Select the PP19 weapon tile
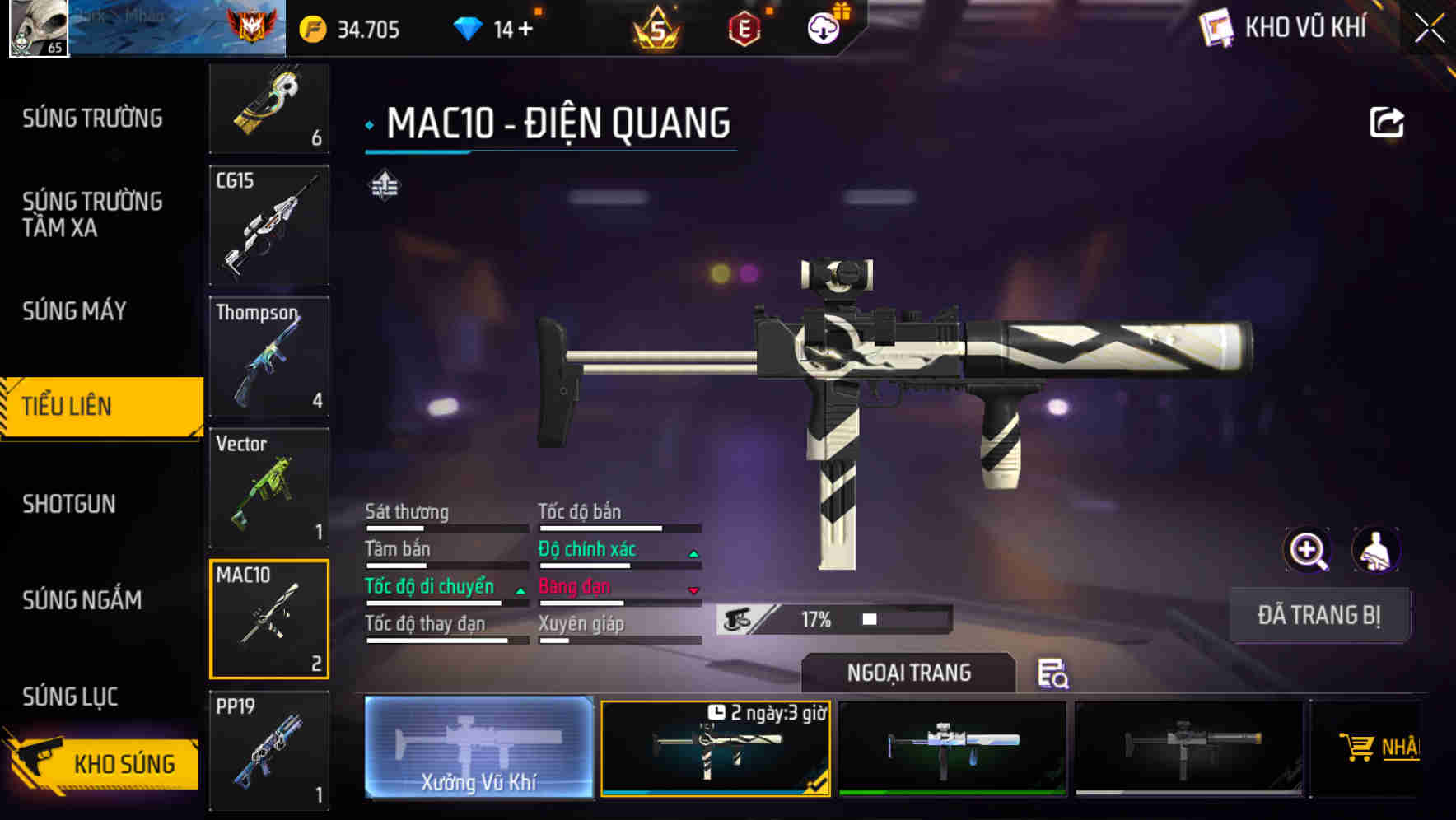The width and height of the screenshot is (1456, 820). (269, 751)
